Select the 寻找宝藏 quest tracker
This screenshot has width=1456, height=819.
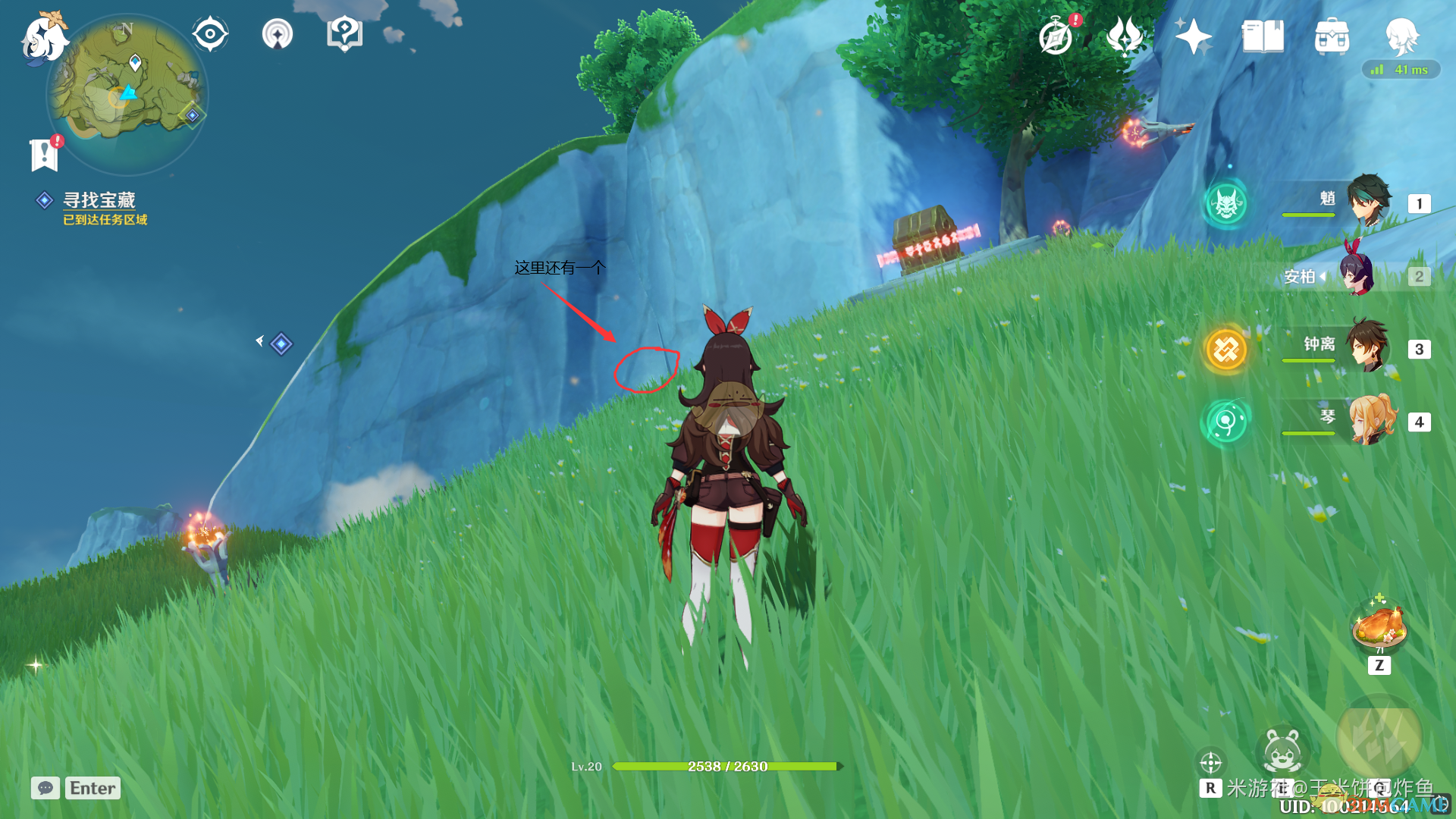[99, 200]
